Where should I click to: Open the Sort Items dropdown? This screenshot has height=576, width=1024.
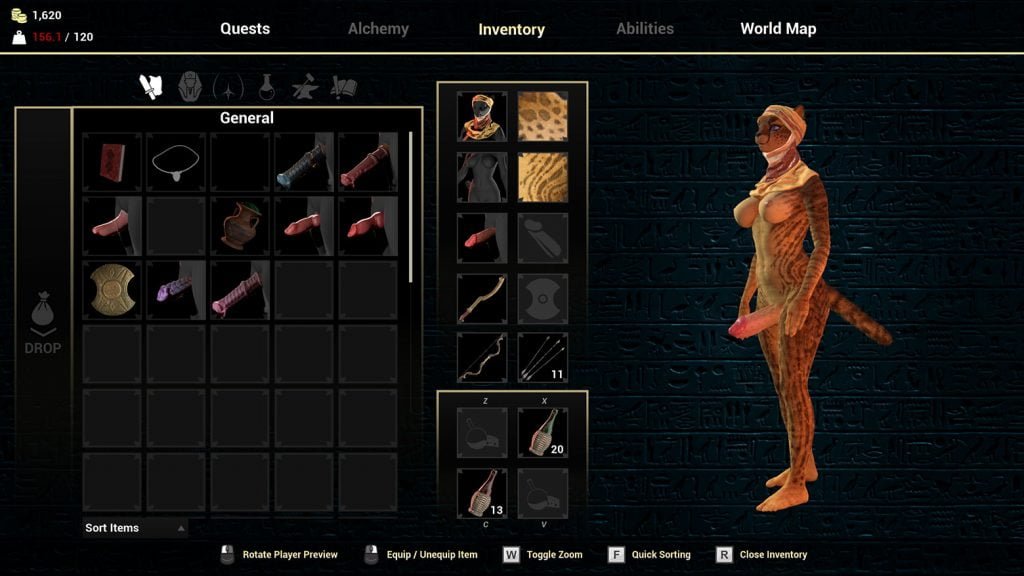(135, 528)
